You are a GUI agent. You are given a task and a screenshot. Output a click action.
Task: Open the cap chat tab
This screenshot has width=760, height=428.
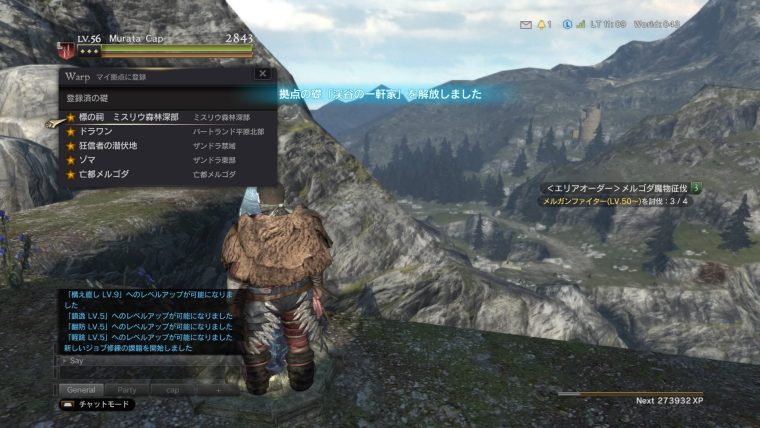[x=173, y=390]
